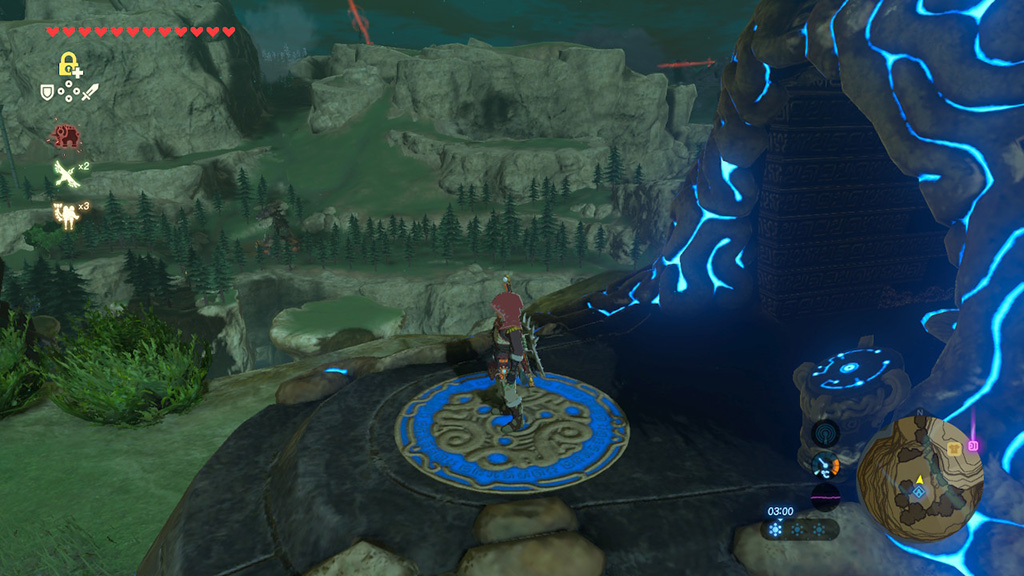Viewport: 1024px width, 576px height.
Task: Click the pink glowing marker on minimap edge
Action: [x=973, y=444]
